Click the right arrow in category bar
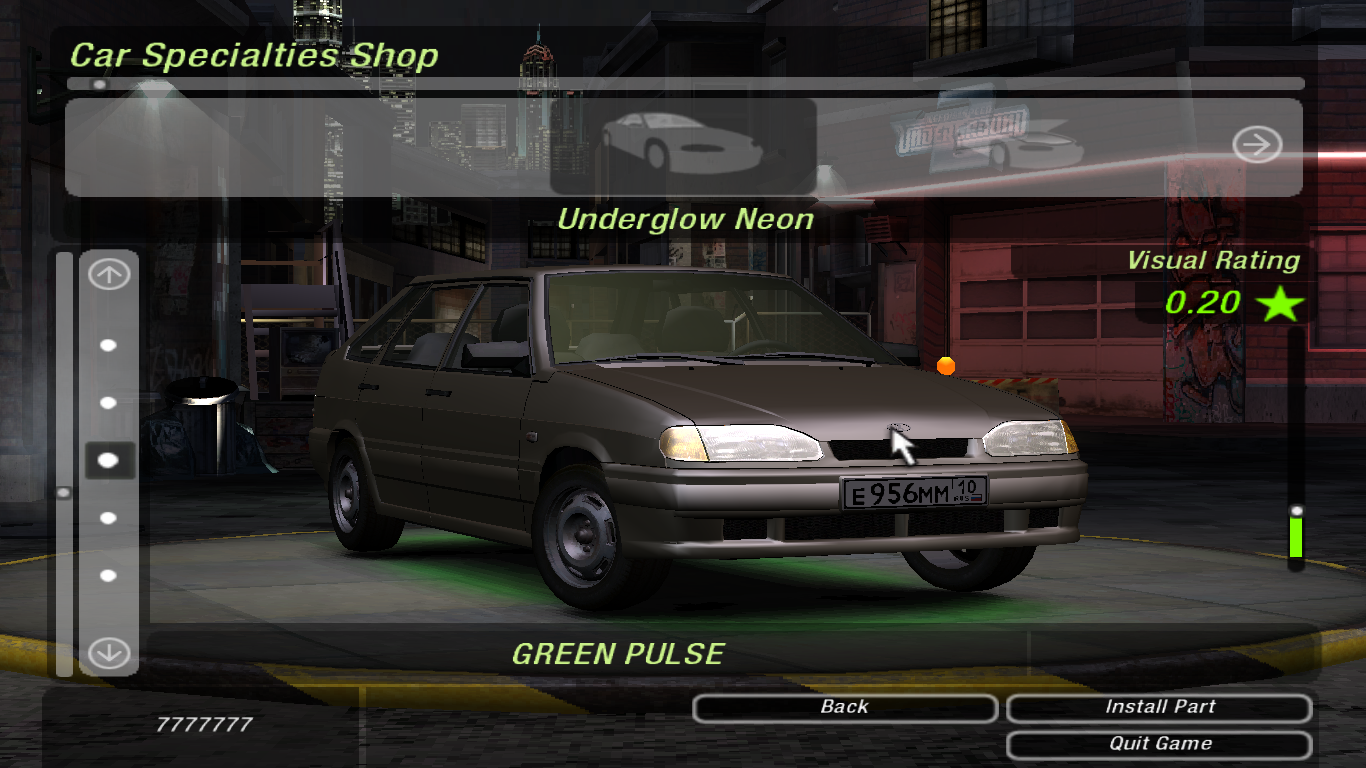Viewport: 1366px width, 768px height. [x=1256, y=146]
